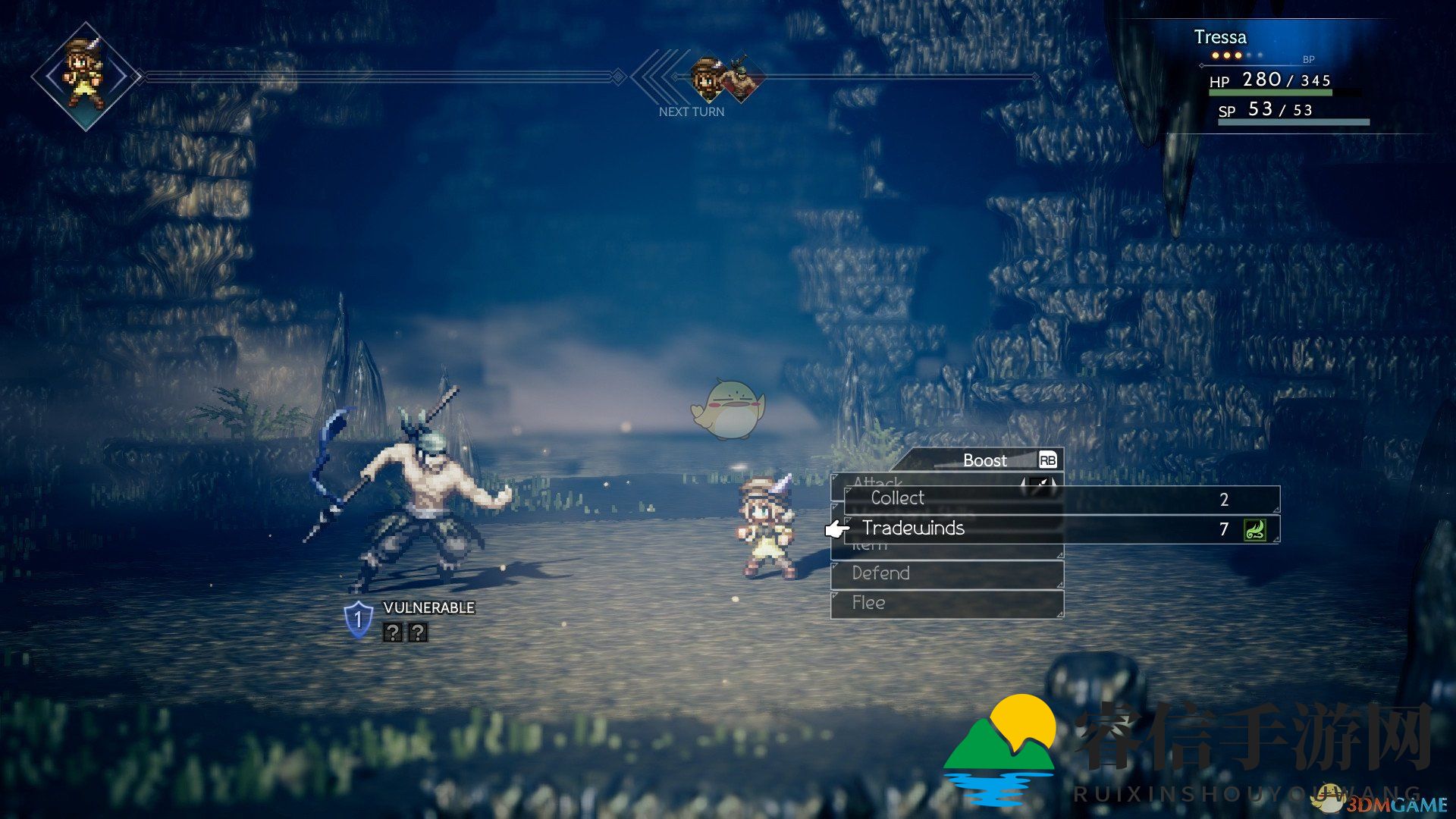This screenshot has height=819, width=1456.
Task: Click the enemy shield point icon
Action: (358, 620)
